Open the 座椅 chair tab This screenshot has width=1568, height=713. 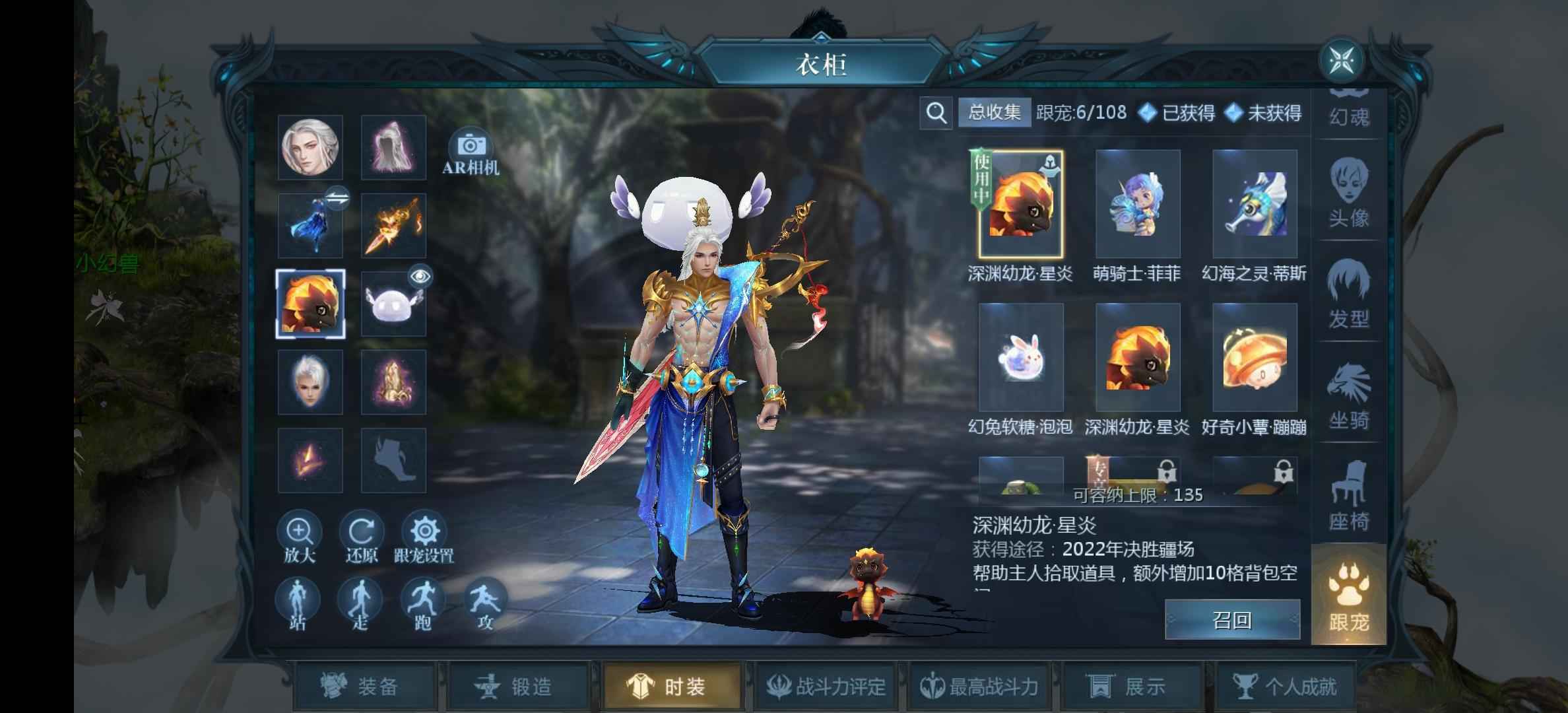[x=1348, y=496]
